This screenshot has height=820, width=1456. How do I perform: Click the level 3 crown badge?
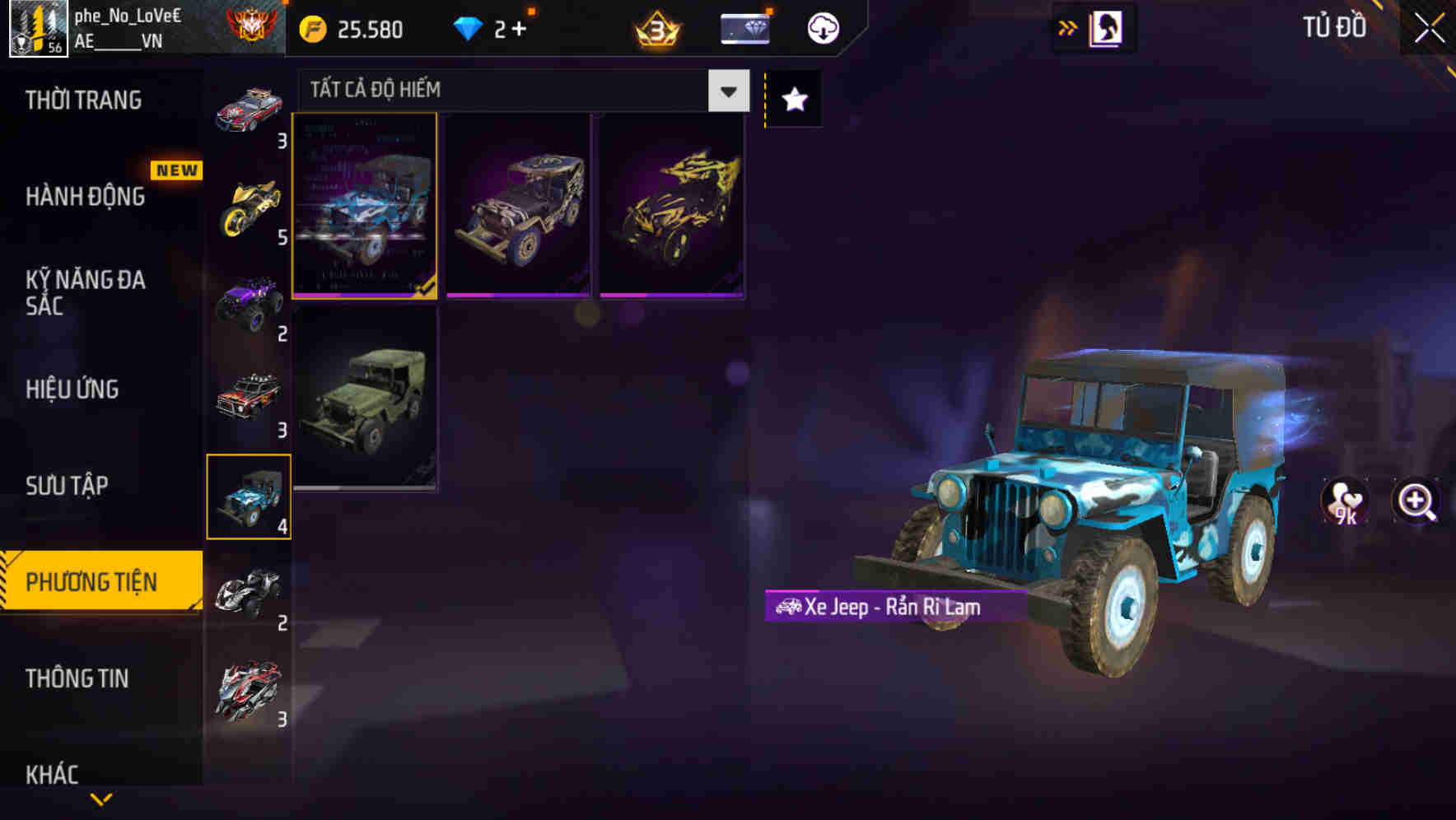click(655, 27)
